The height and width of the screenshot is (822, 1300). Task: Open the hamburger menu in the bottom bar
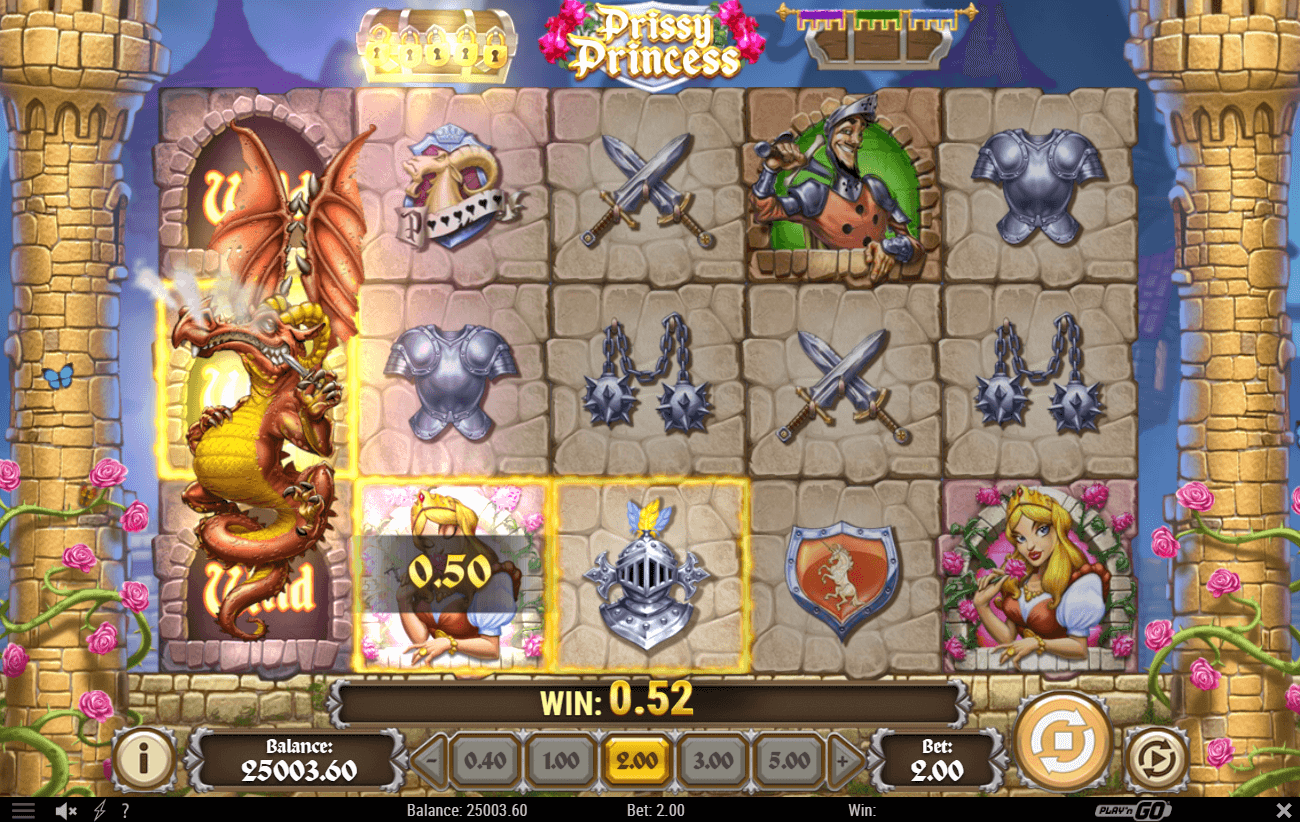tap(23, 810)
